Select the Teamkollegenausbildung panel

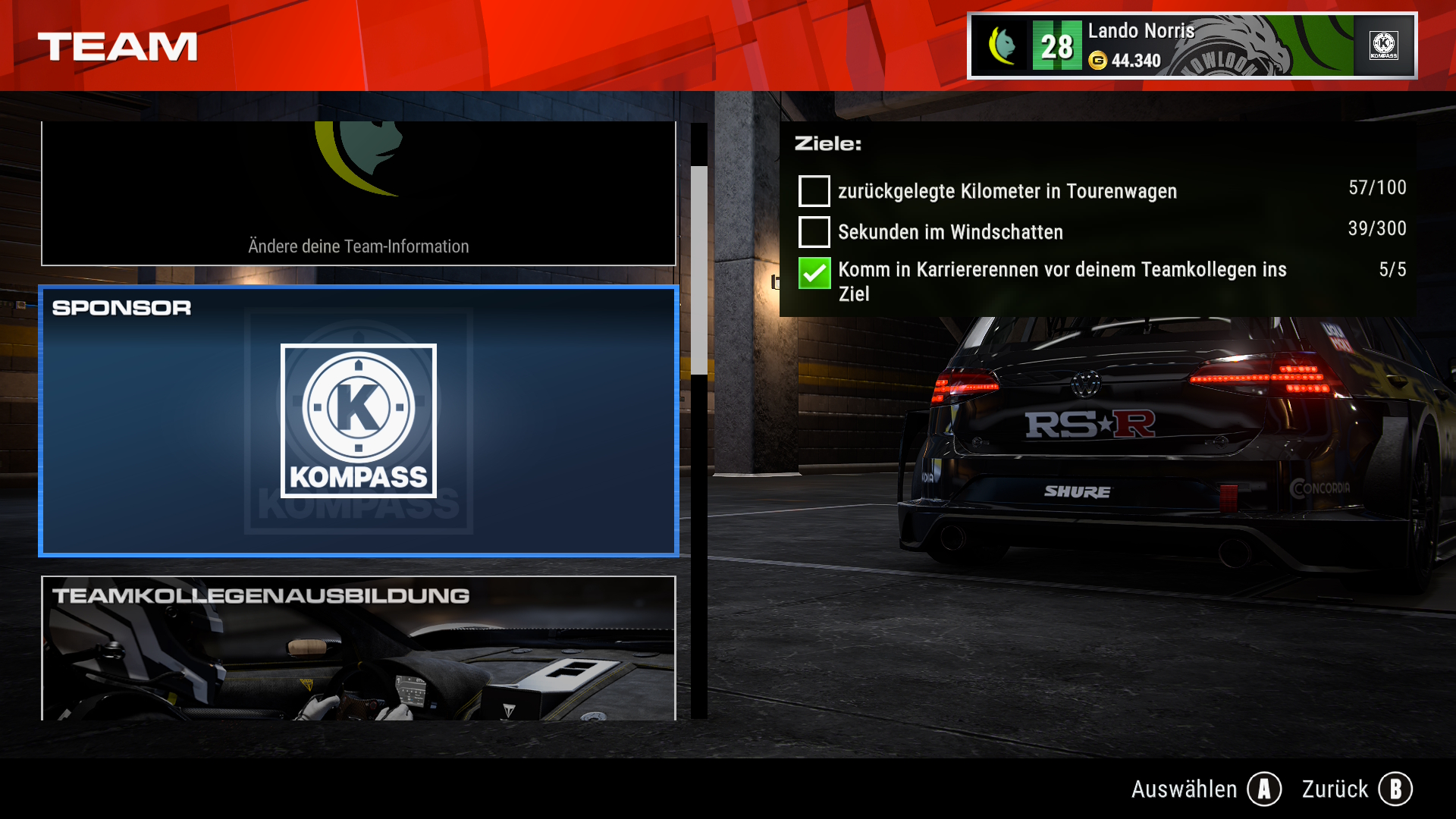point(358,648)
